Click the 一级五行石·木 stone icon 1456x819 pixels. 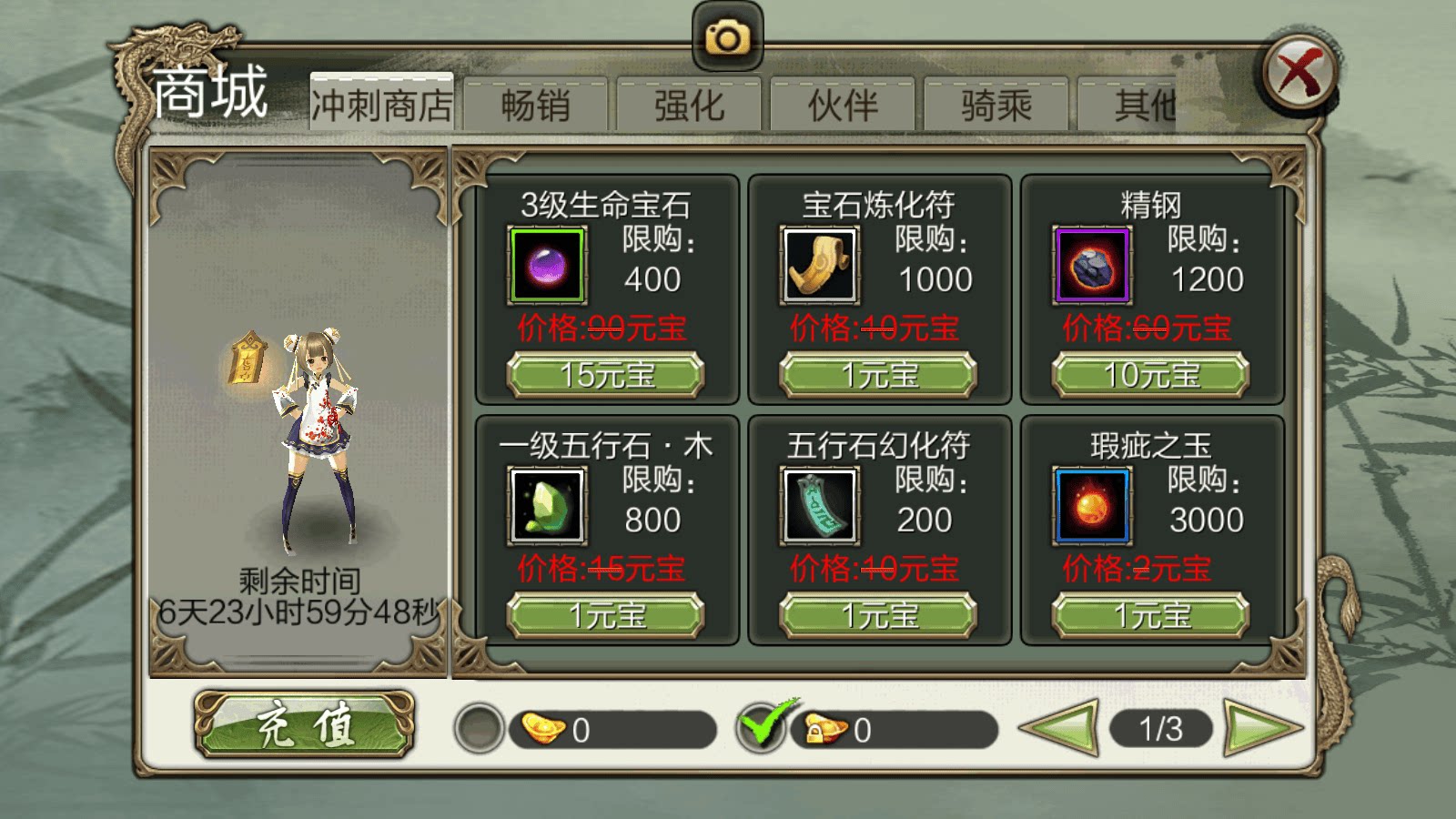point(547,507)
